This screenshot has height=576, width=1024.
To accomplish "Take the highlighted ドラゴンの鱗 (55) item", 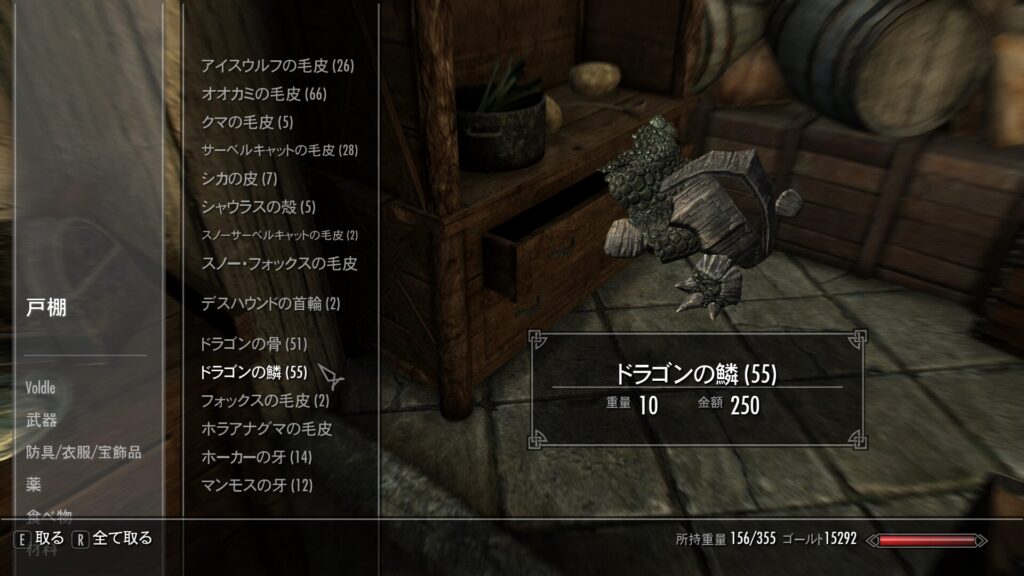I will point(254,373).
